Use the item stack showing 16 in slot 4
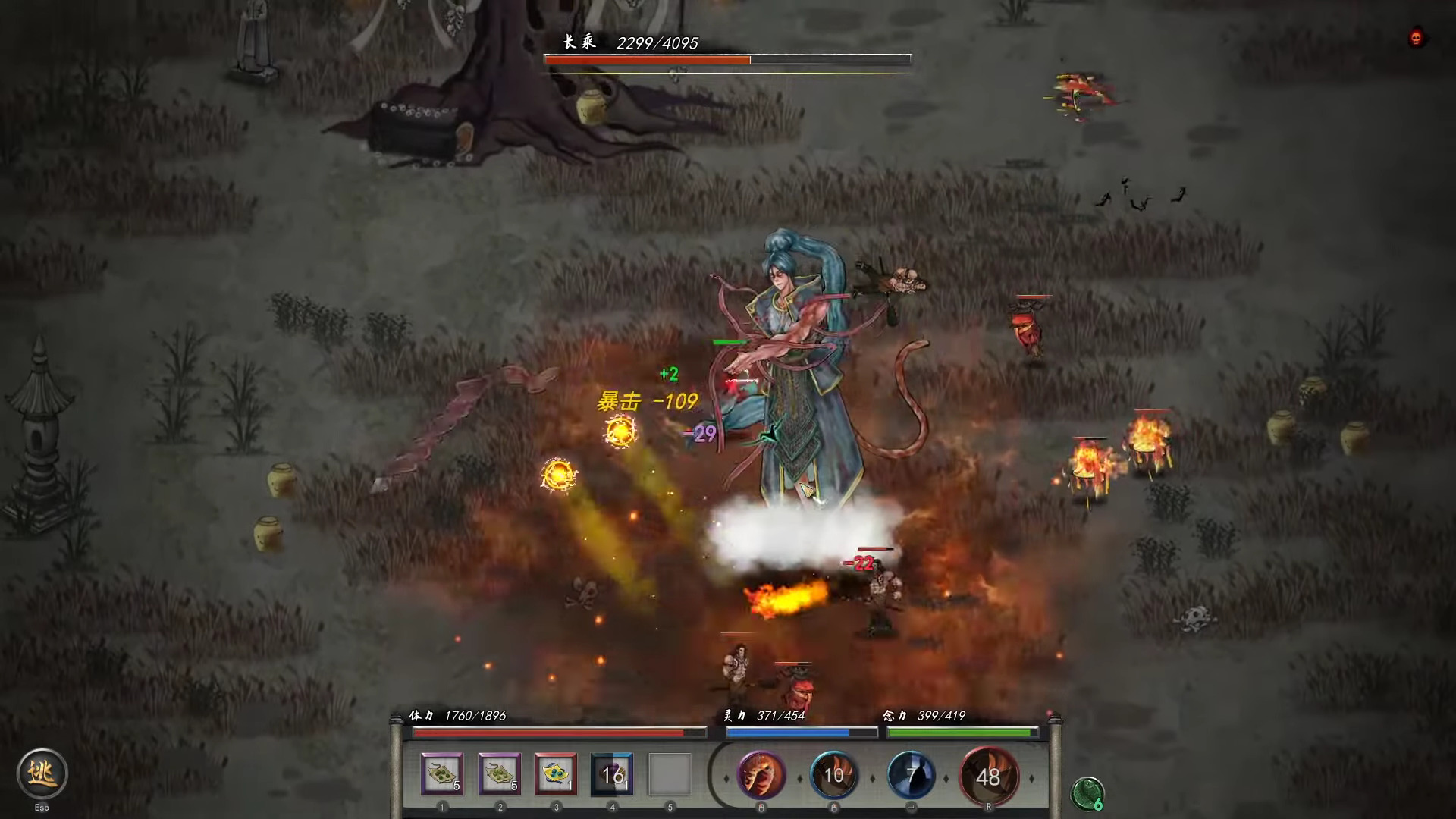This screenshot has height=819, width=1456. click(611, 773)
